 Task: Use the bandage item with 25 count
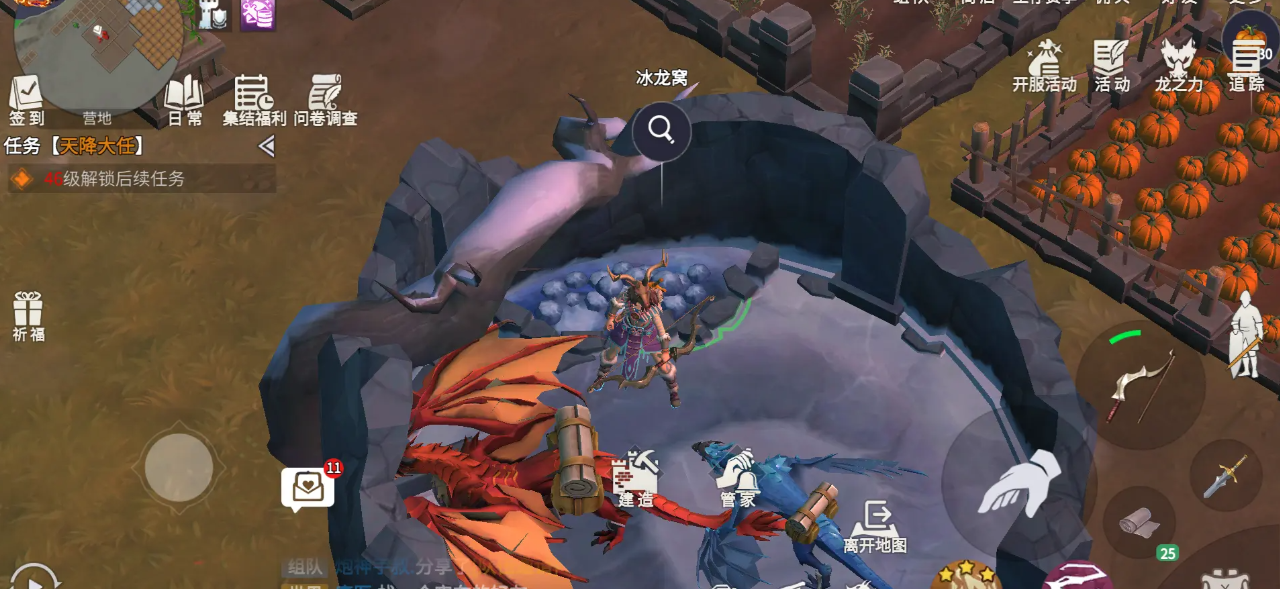pyautogui.click(x=1139, y=521)
